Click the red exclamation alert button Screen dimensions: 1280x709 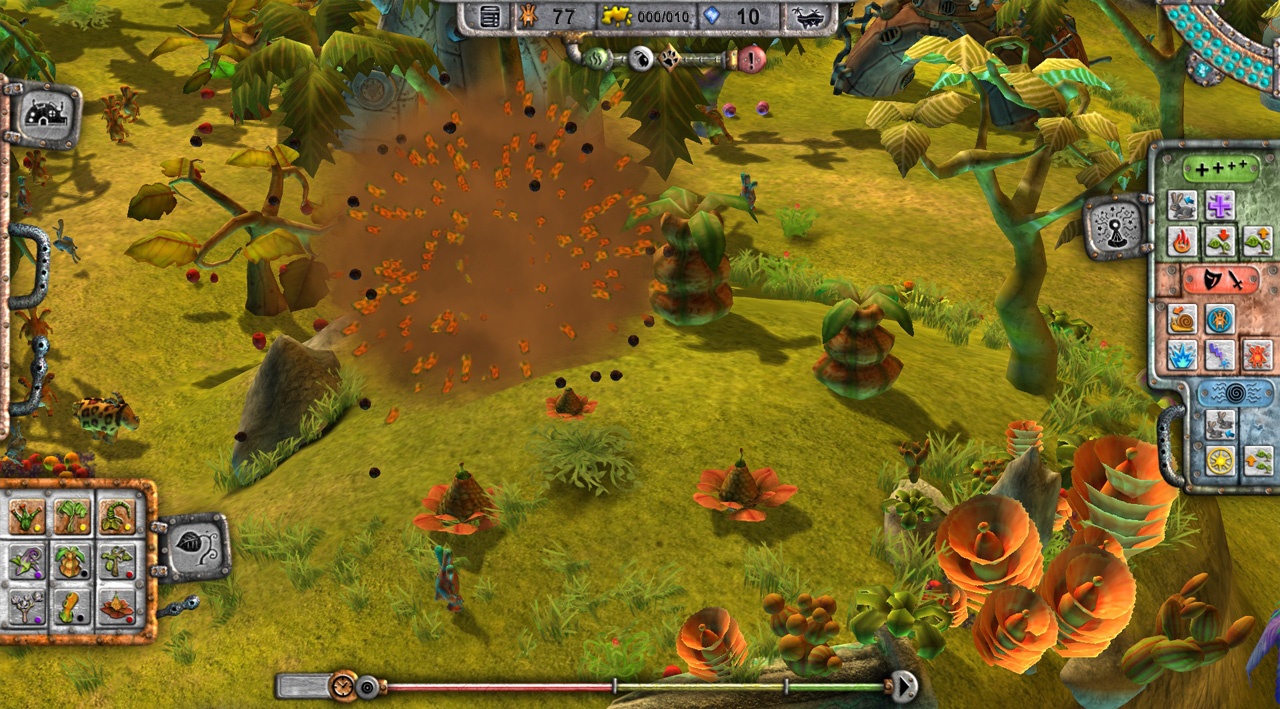(x=751, y=59)
